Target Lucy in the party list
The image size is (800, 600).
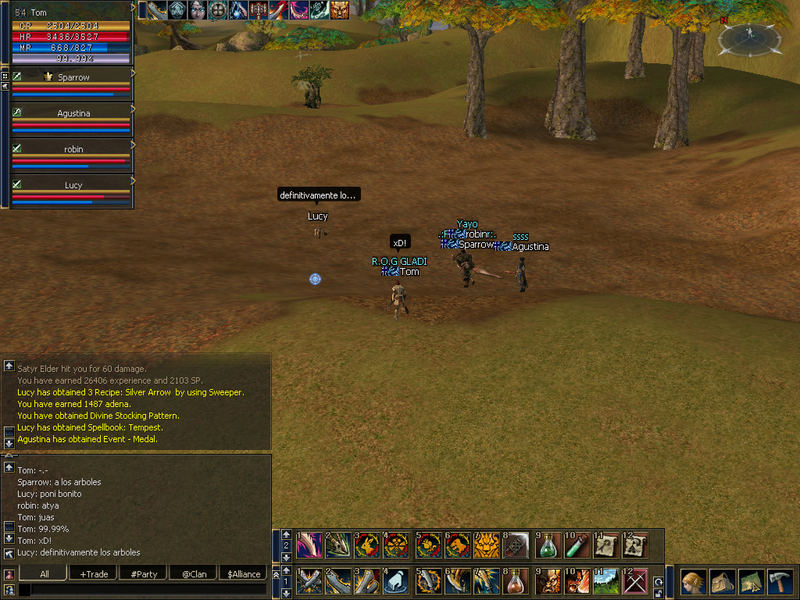72,186
